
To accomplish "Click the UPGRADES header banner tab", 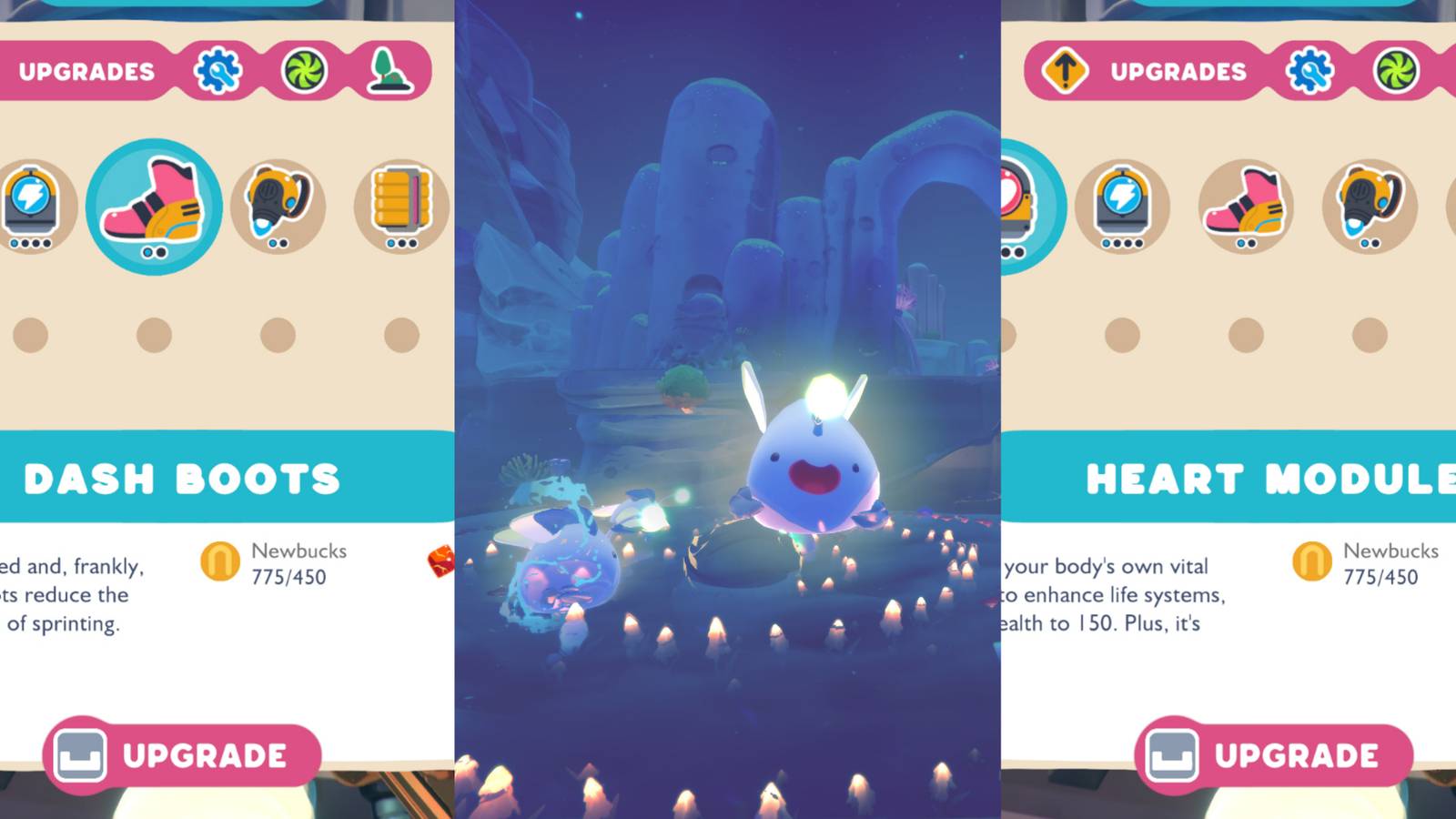I will point(86,70).
